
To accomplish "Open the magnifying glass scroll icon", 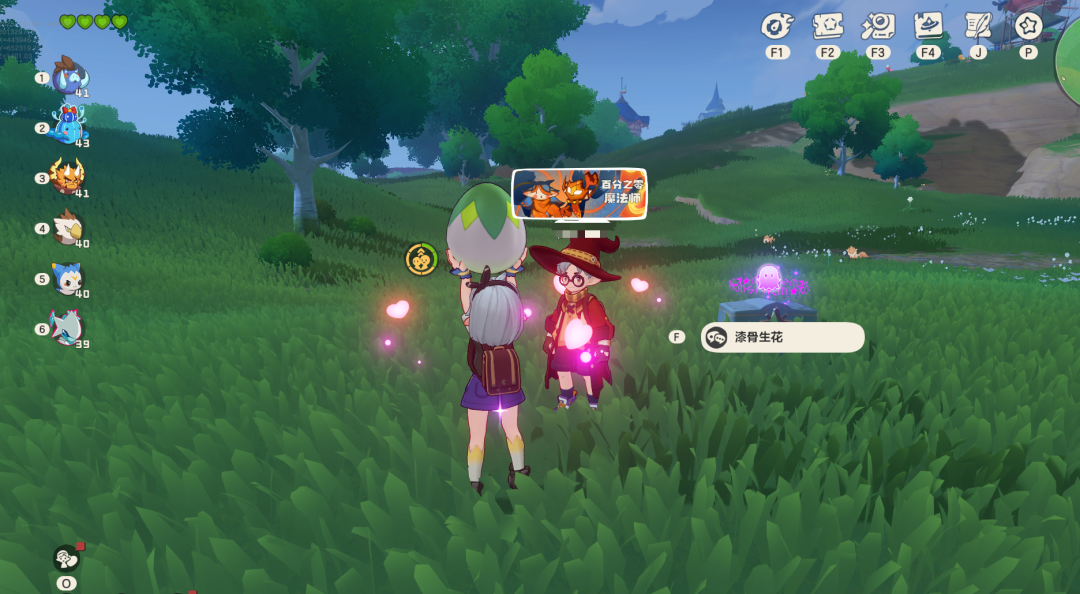I will 878,26.
